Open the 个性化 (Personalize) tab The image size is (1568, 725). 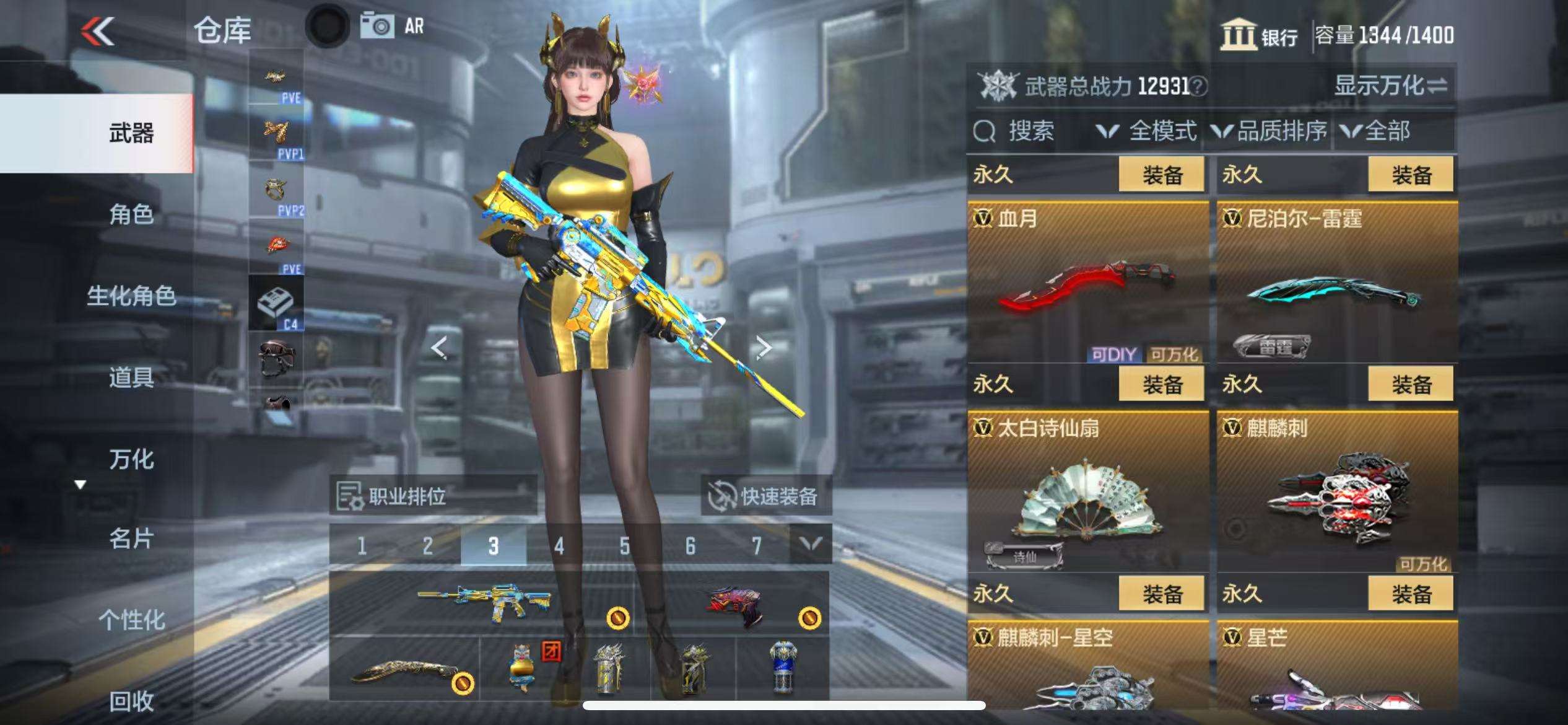click(x=131, y=620)
